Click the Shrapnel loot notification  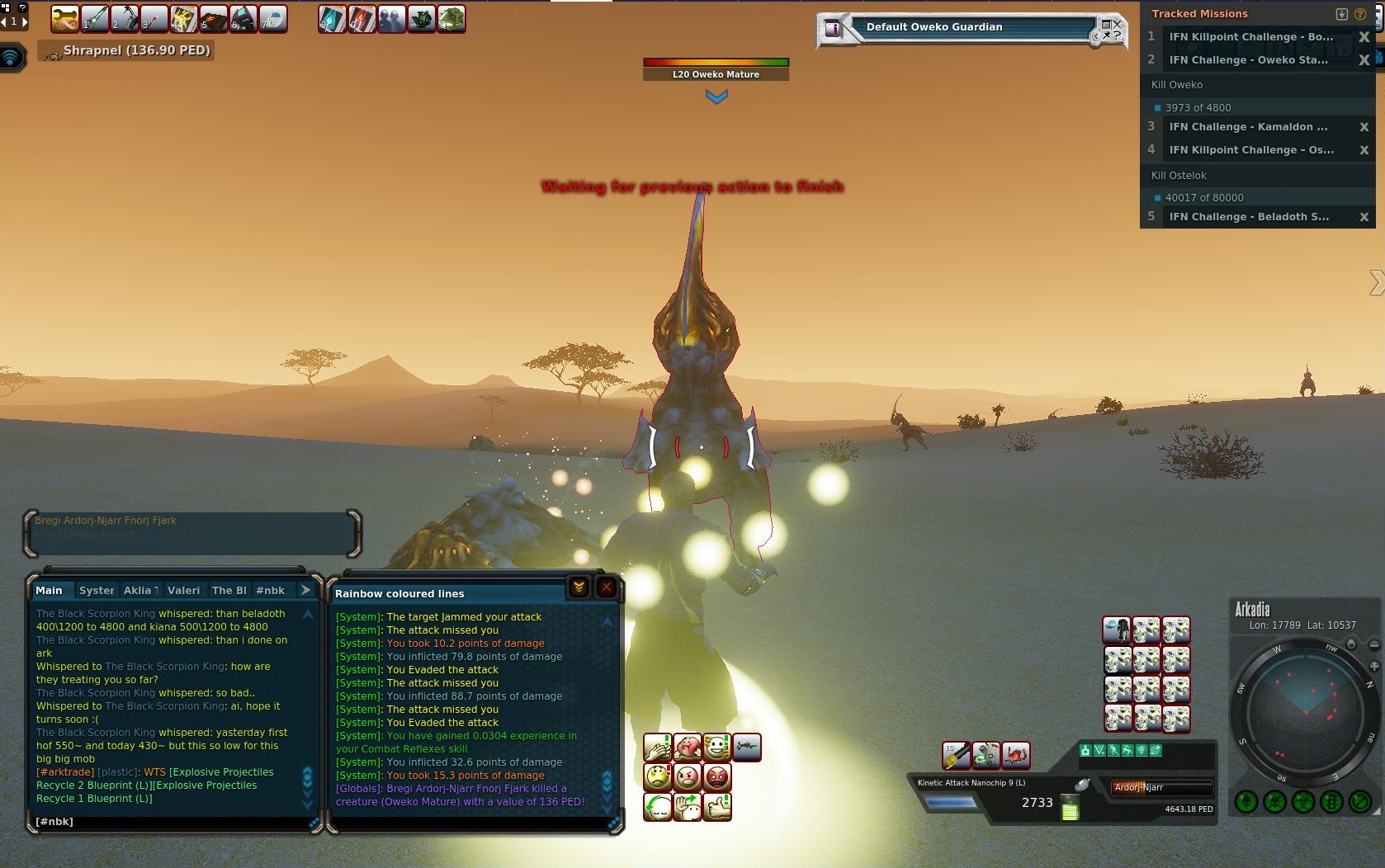click(136, 50)
